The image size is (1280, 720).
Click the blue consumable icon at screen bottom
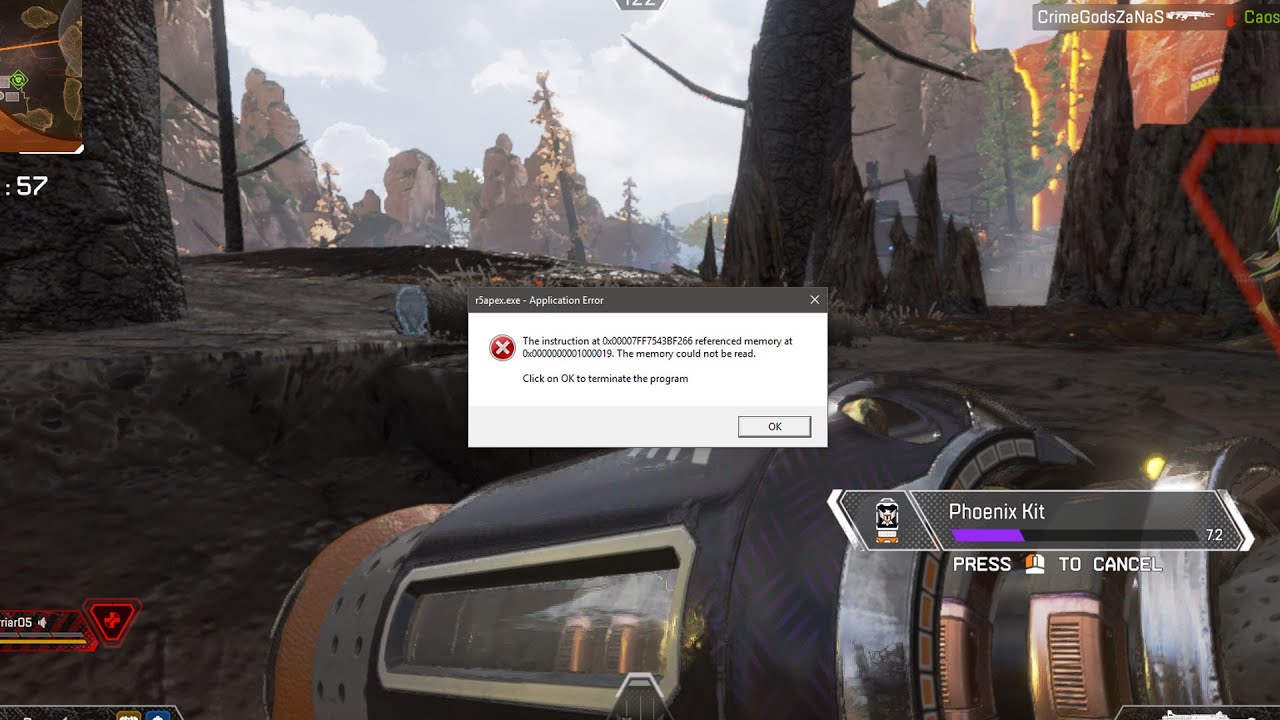[x=157, y=715]
